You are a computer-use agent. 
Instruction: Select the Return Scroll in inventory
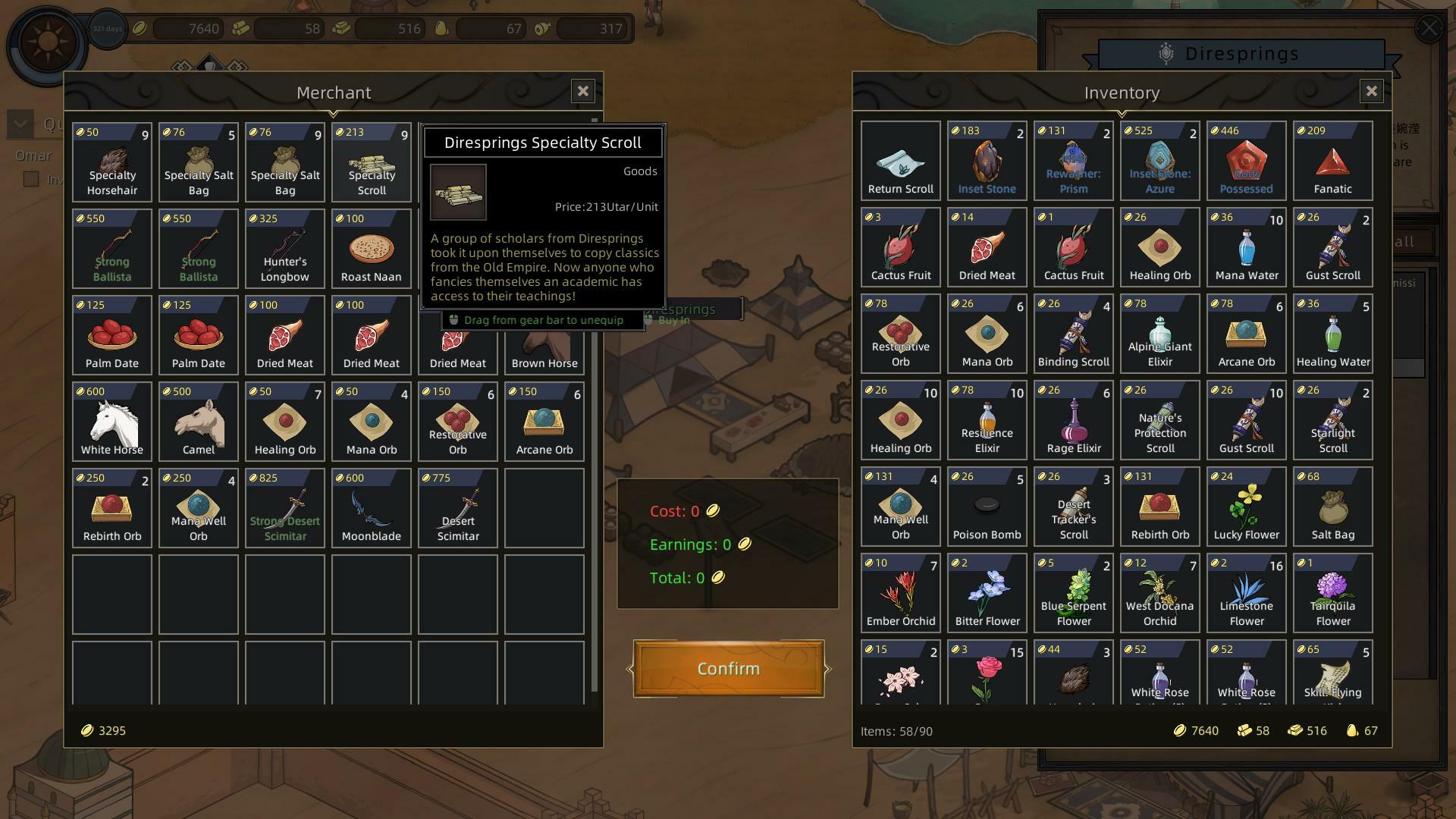click(x=901, y=161)
